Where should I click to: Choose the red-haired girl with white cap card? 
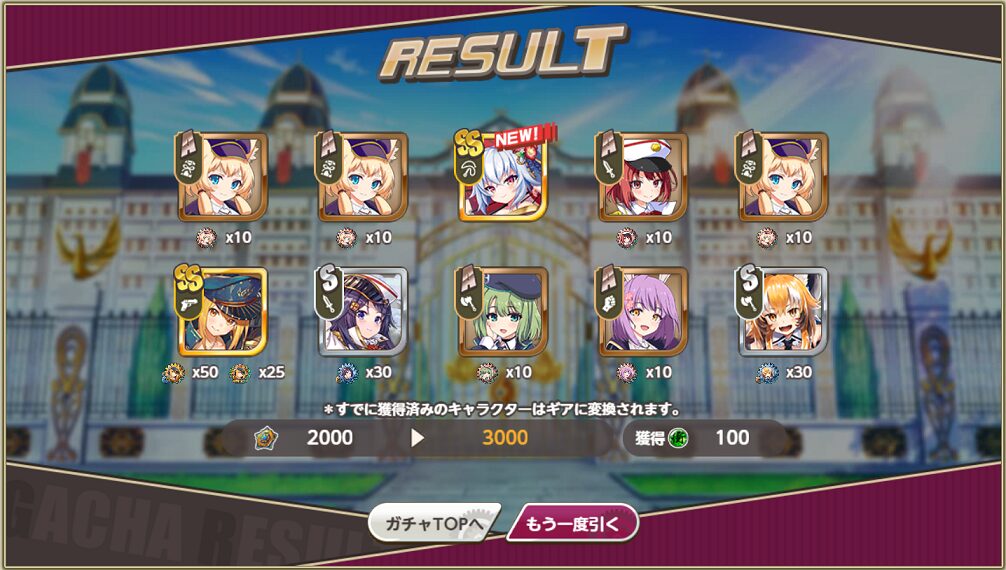643,177
